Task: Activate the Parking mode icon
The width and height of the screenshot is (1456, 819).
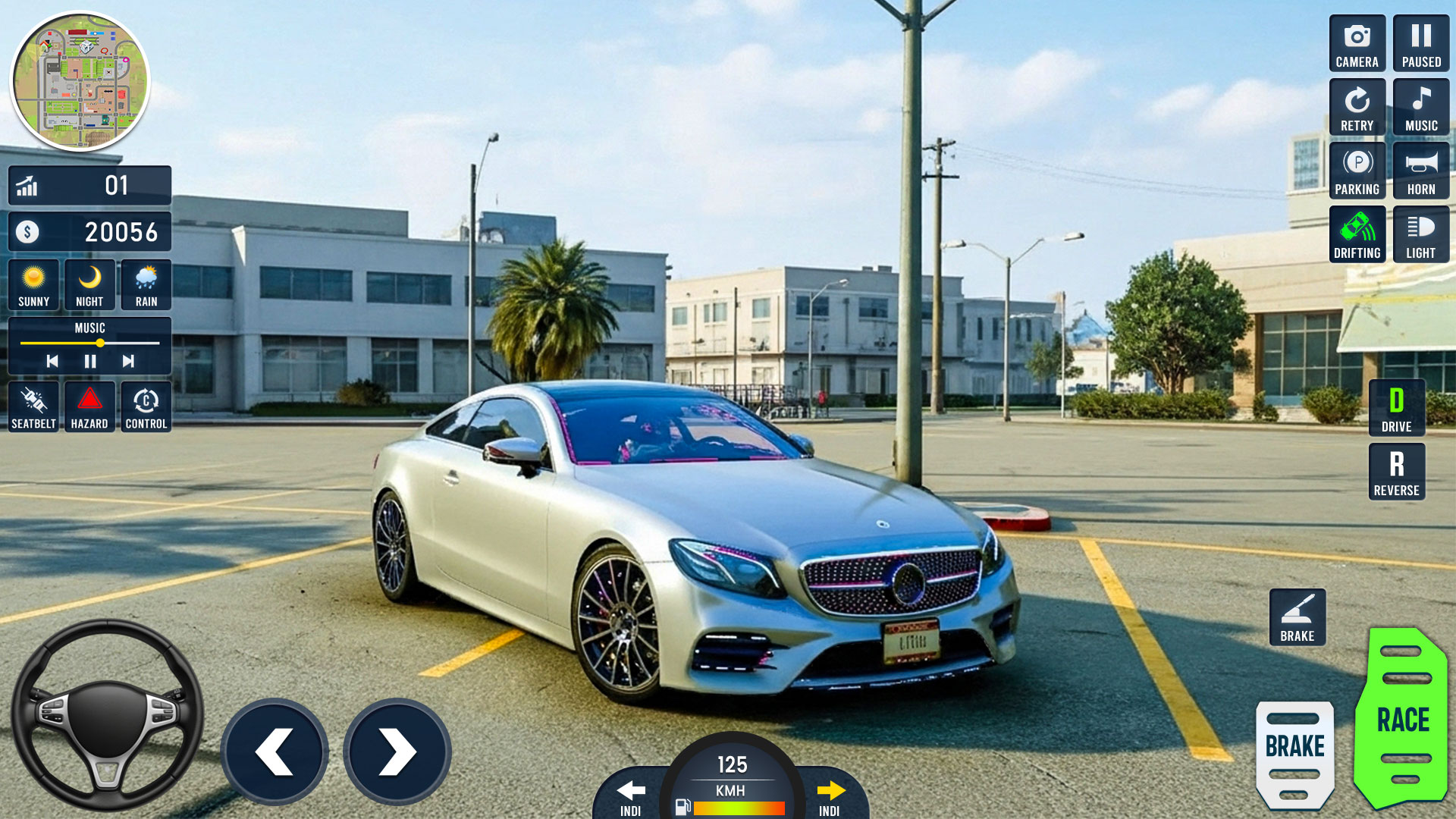Action: [1357, 170]
